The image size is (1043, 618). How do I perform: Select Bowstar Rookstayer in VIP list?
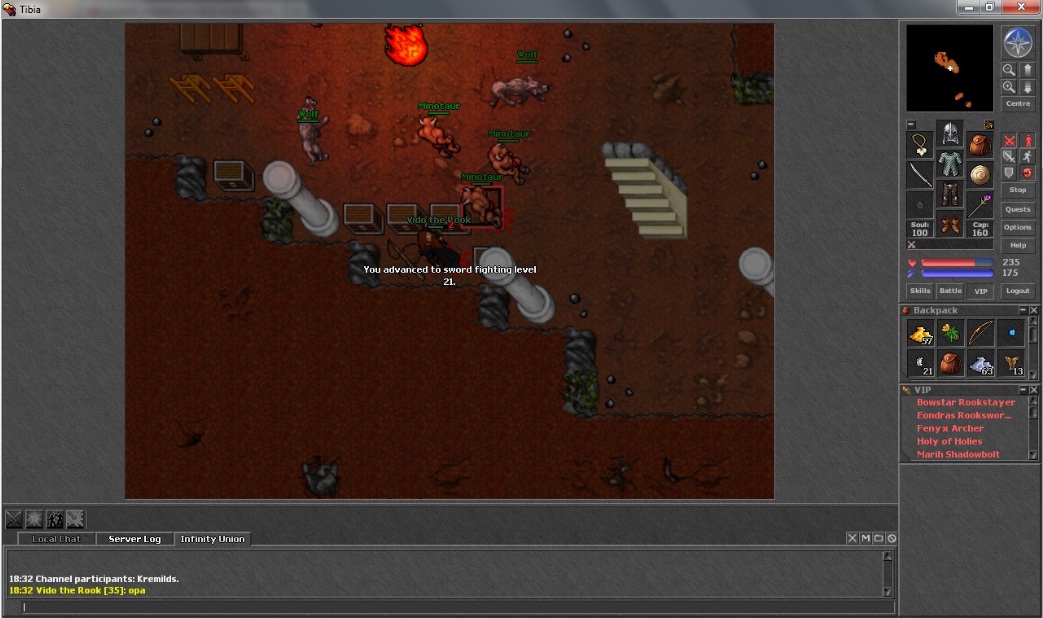(x=965, y=402)
